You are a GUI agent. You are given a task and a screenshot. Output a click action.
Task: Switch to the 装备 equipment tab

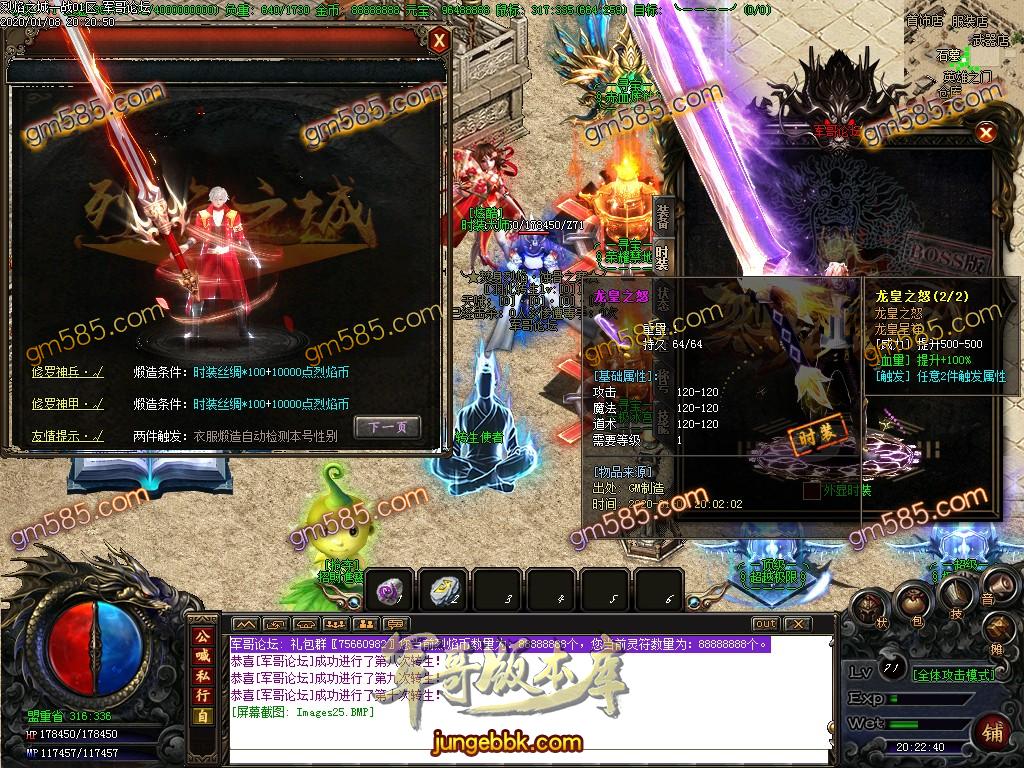coord(662,214)
